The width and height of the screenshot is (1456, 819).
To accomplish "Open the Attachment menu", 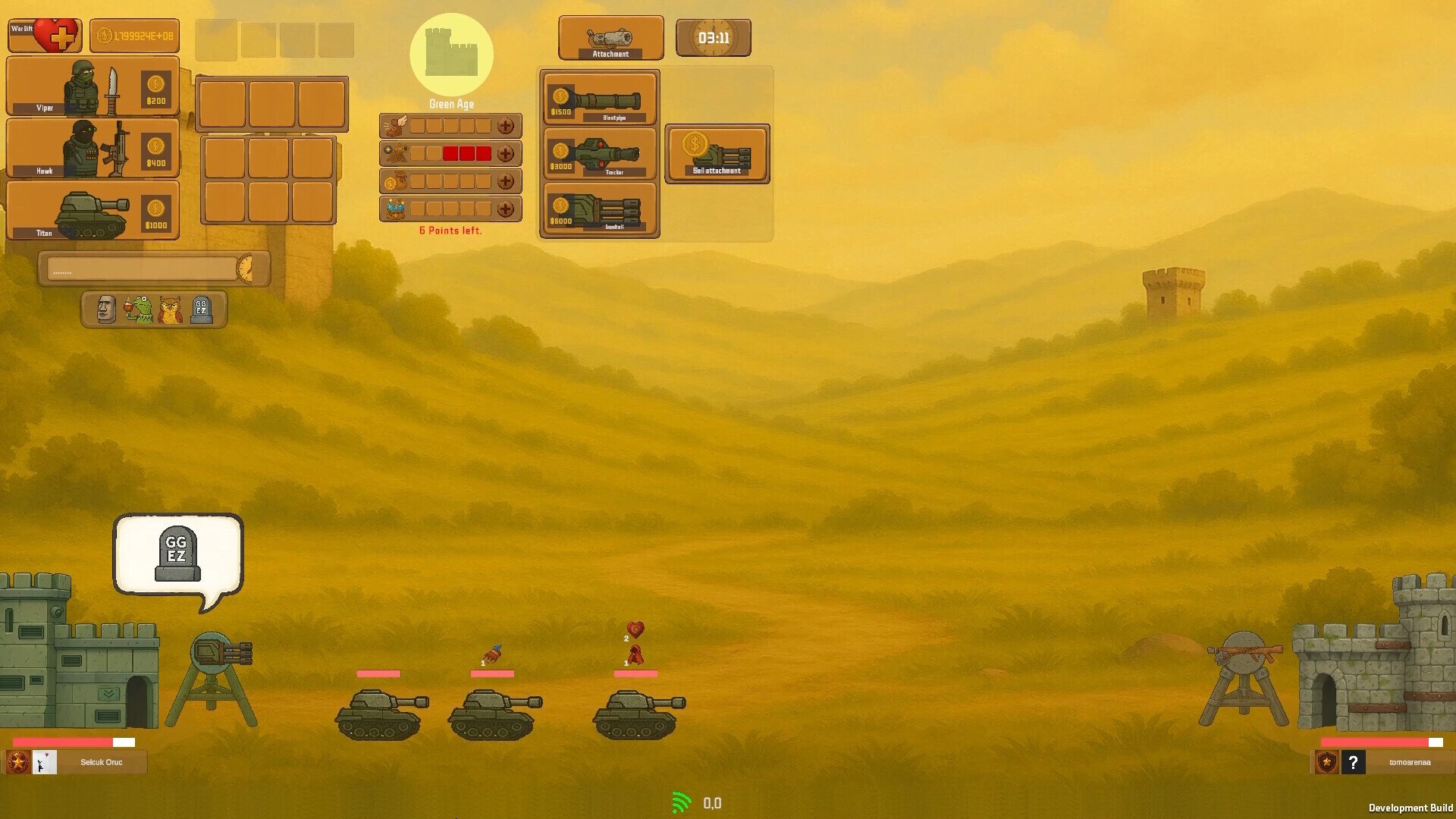I will [610, 38].
